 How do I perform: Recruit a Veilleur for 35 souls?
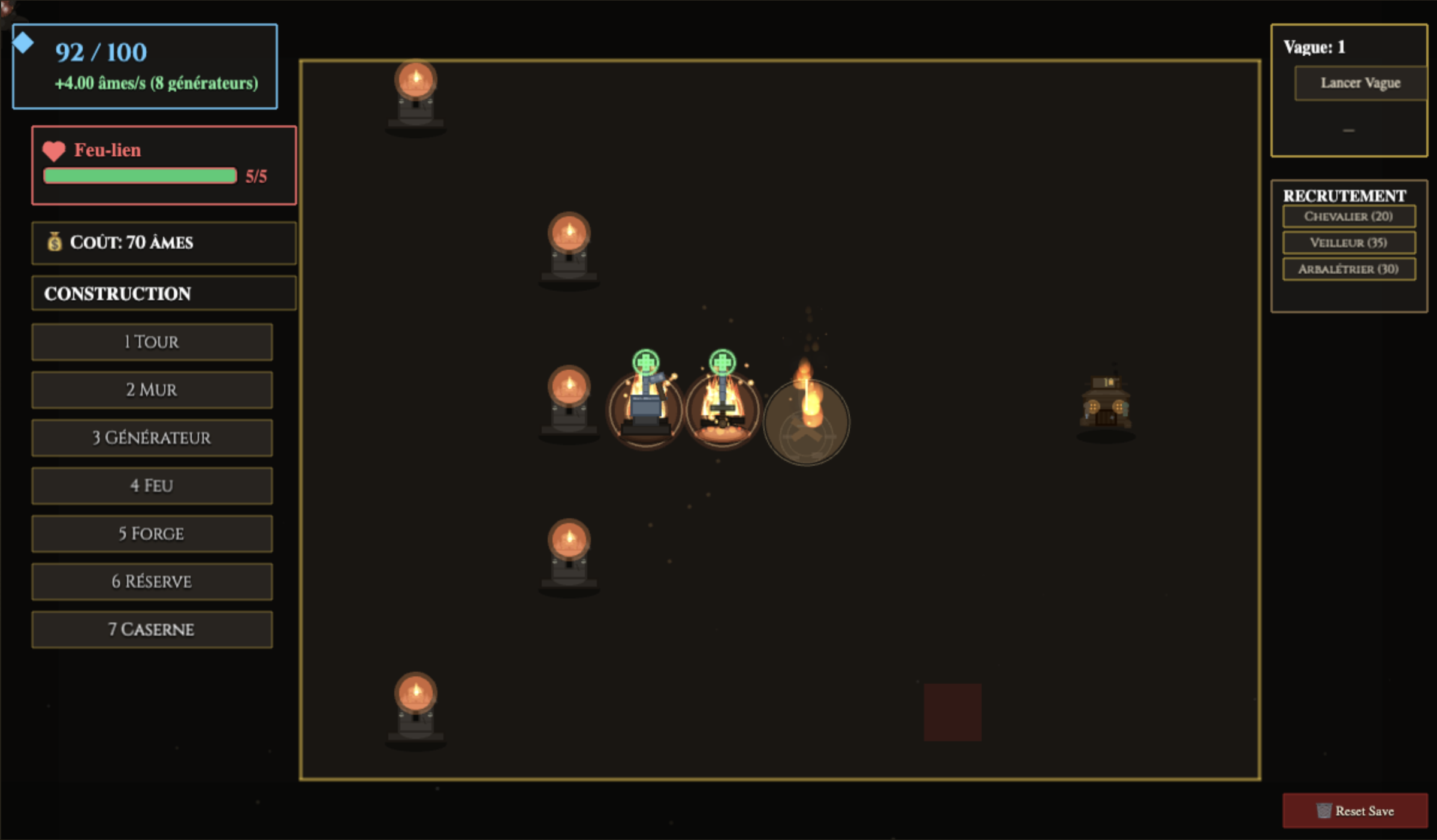tap(1348, 243)
